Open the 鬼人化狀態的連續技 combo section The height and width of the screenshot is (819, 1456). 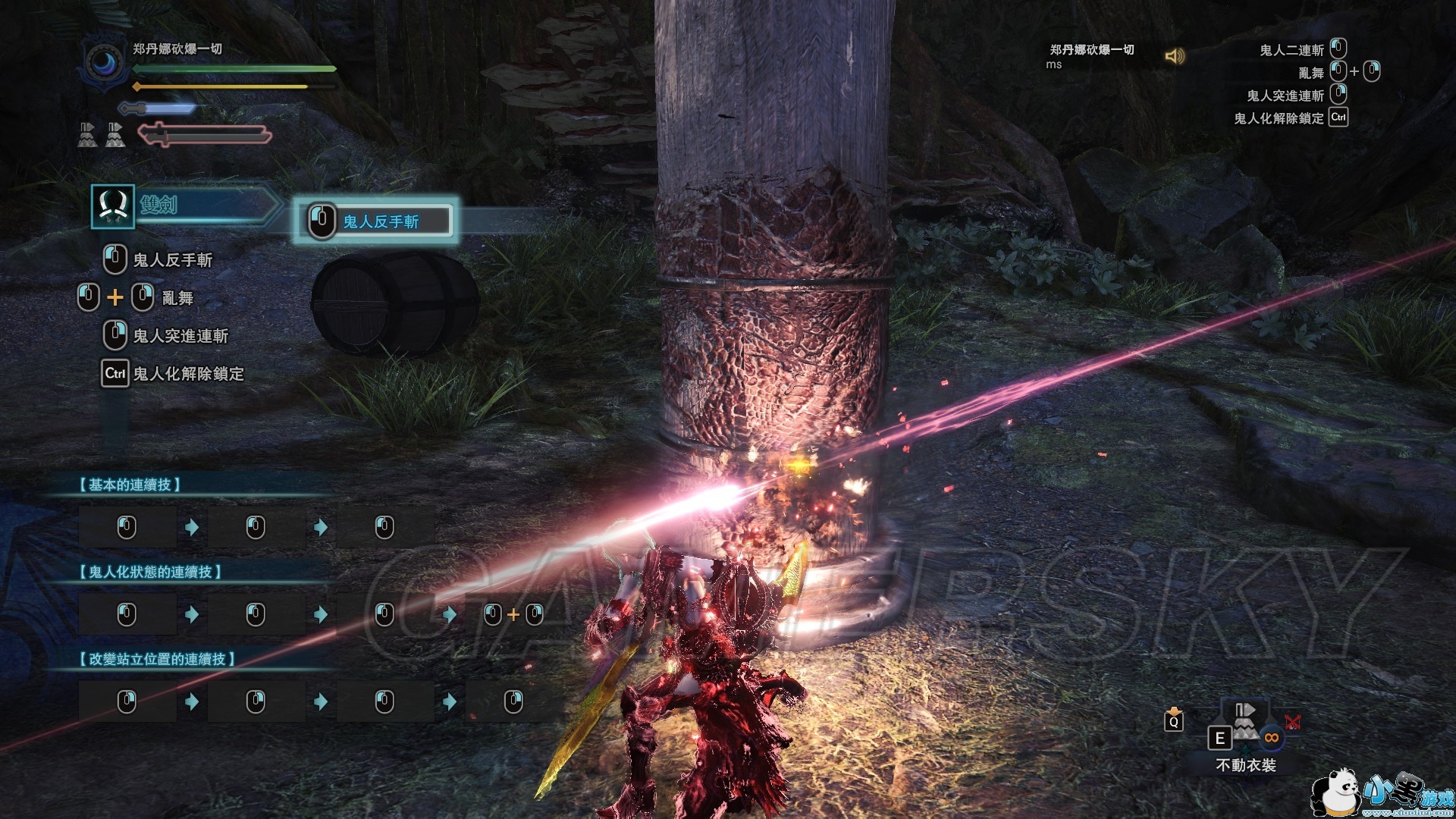tap(150, 572)
